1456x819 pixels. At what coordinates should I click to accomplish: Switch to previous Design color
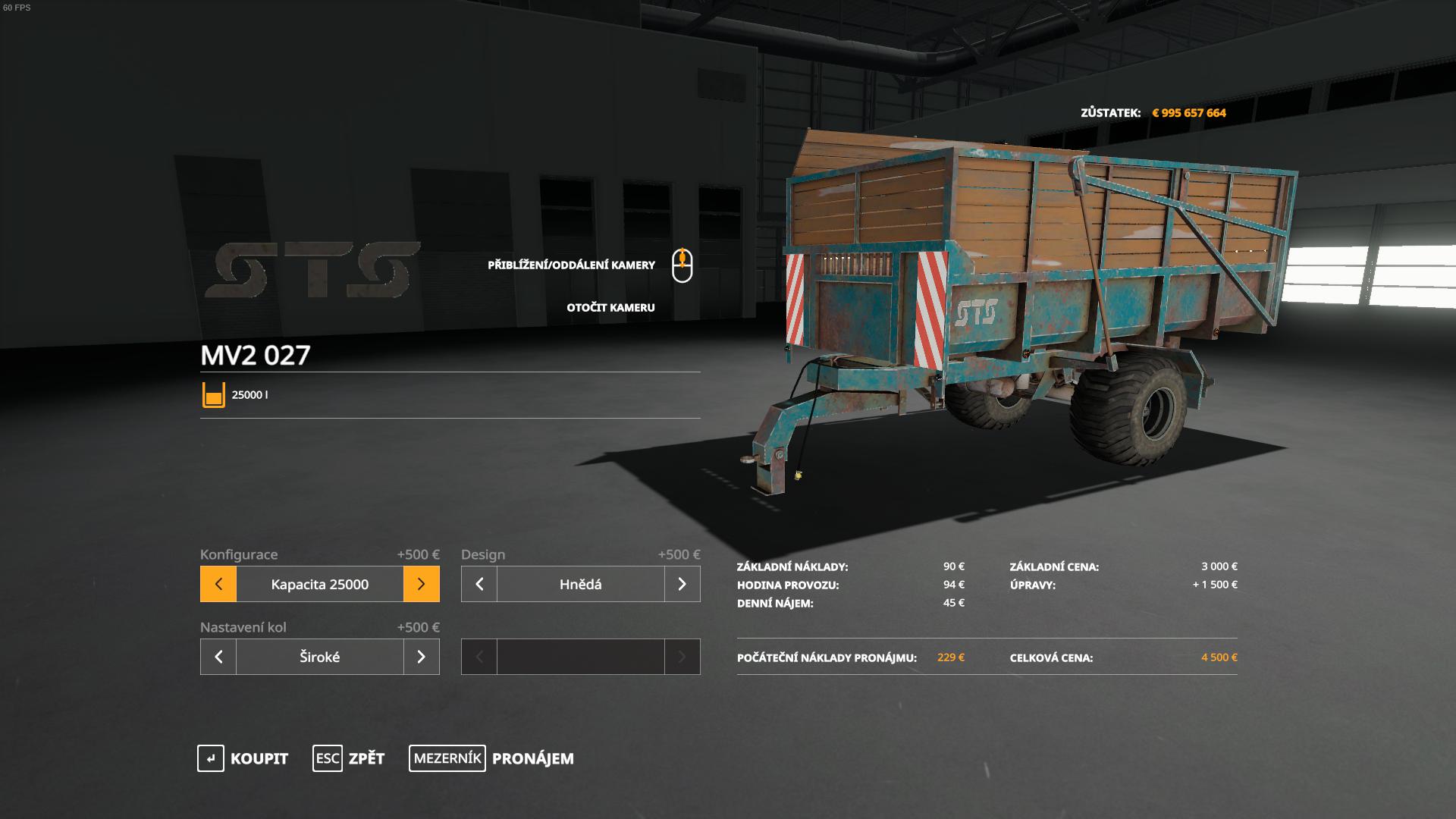[479, 584]
